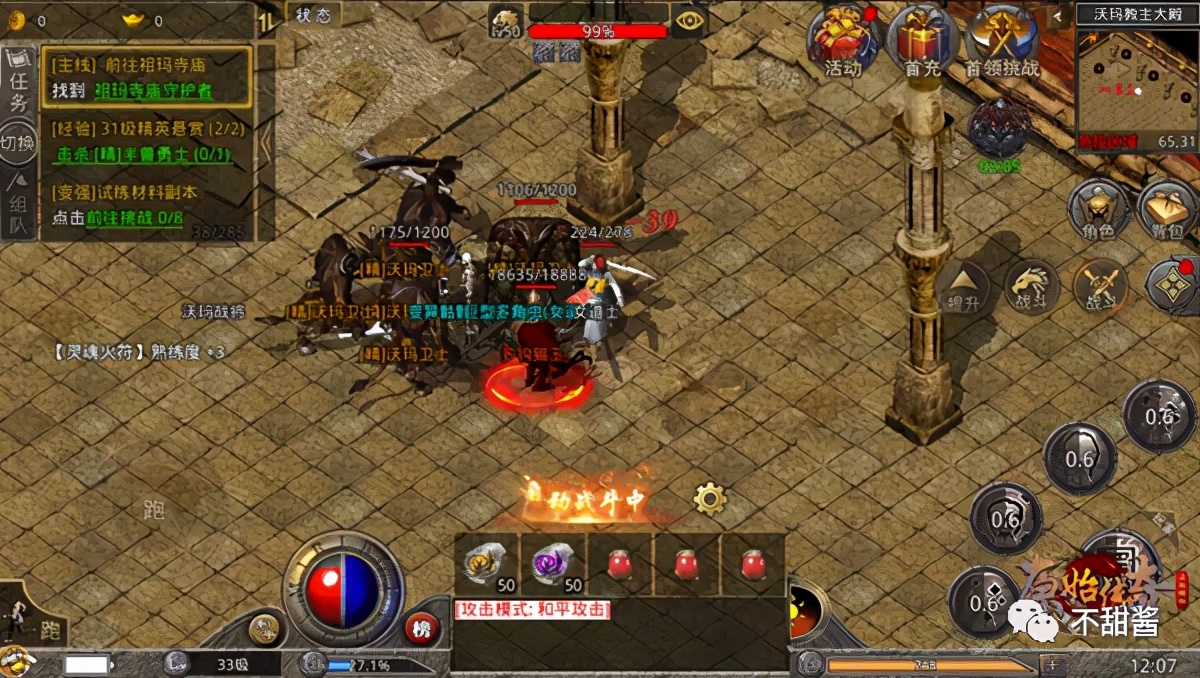Open the 角色 character sheet

click(1098, 209)
